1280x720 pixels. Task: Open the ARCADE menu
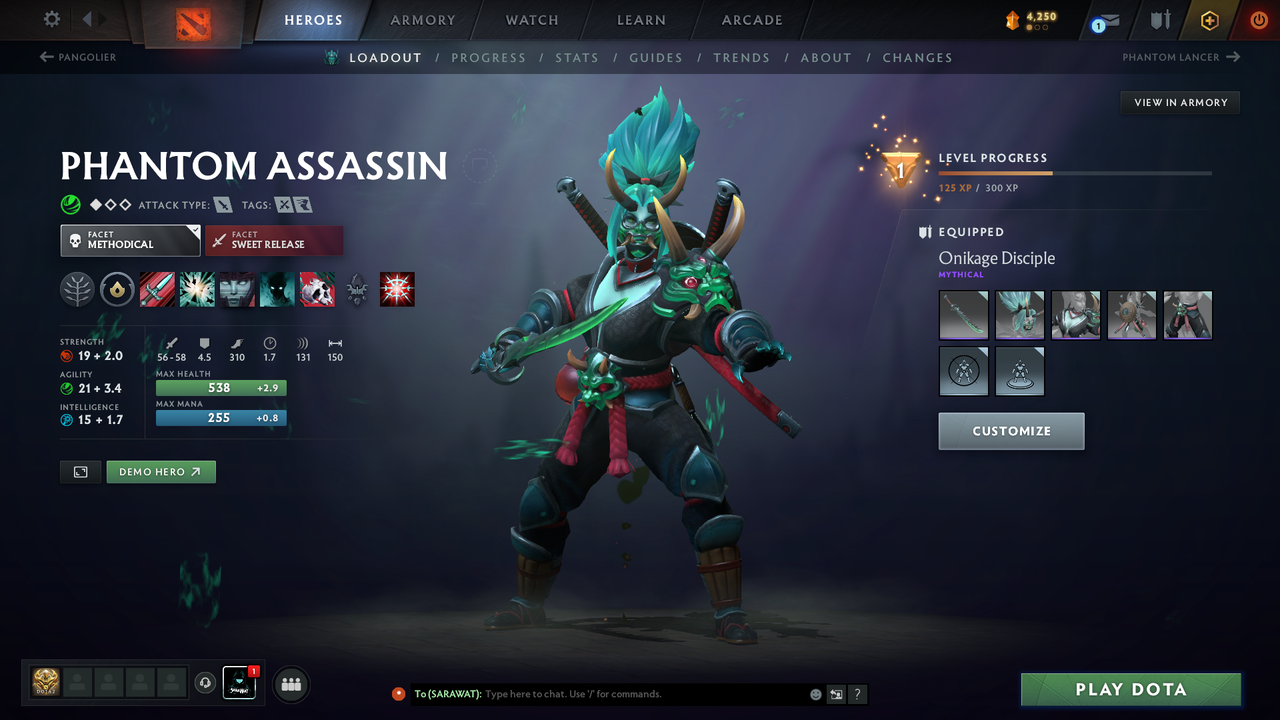(751, 20)
